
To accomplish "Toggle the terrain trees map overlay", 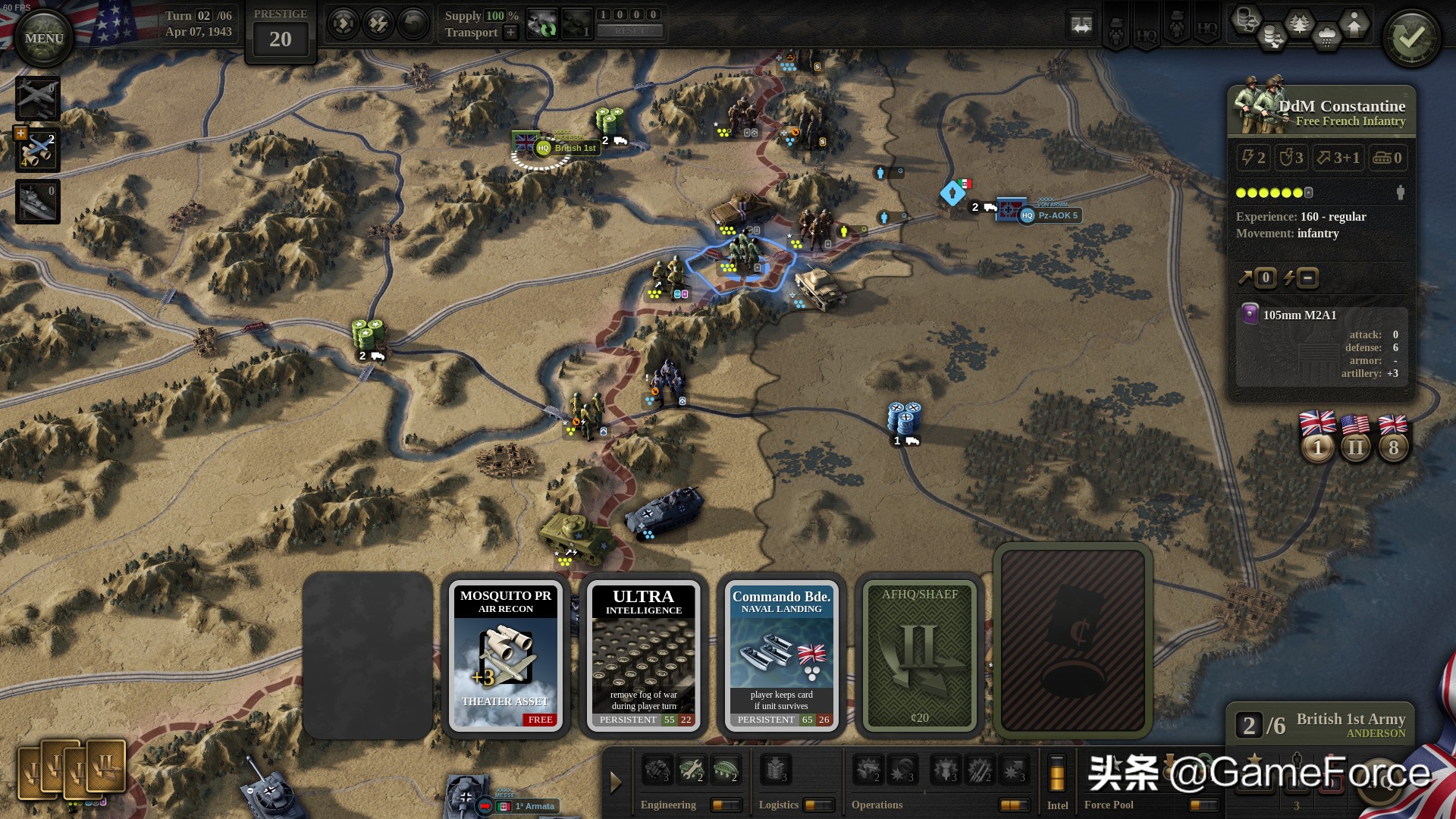I will 1300,24.
